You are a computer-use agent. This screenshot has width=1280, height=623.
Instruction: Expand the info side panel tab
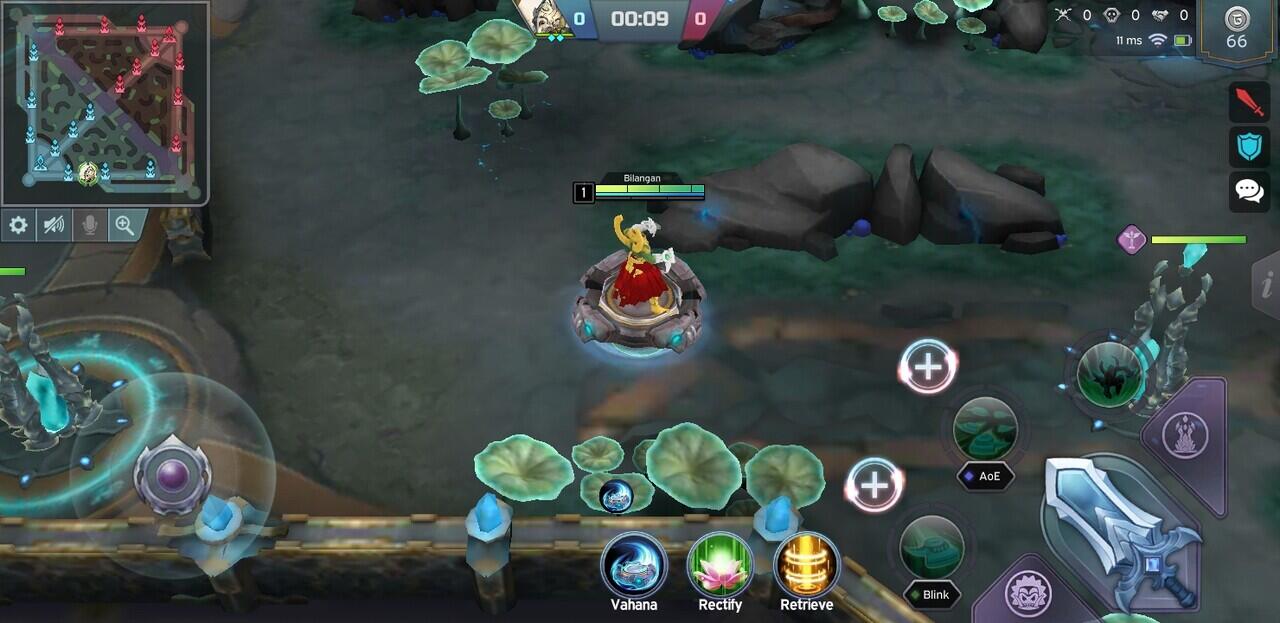coord(1266,285)
